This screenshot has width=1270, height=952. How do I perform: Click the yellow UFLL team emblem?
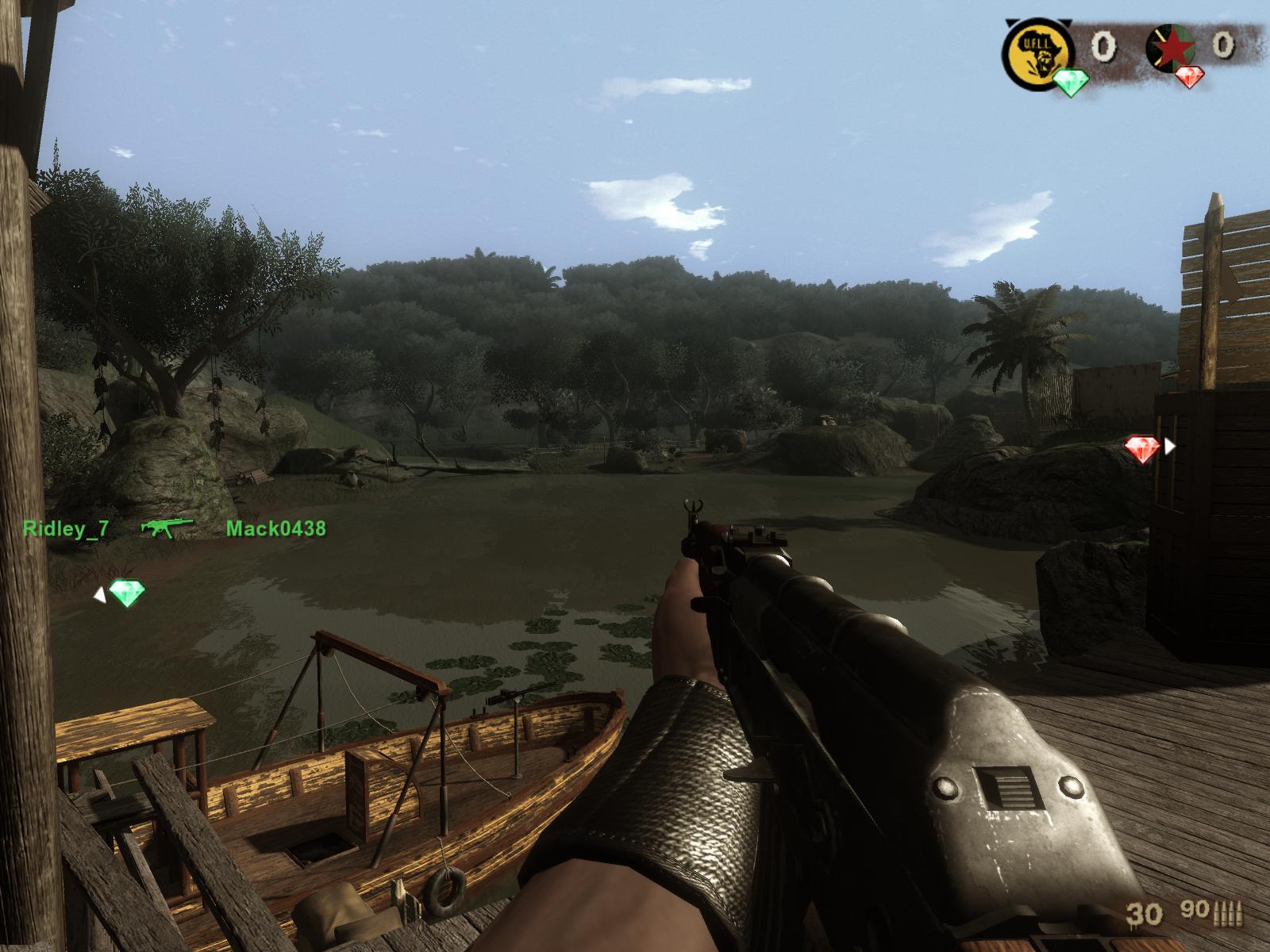[1038, 51]
